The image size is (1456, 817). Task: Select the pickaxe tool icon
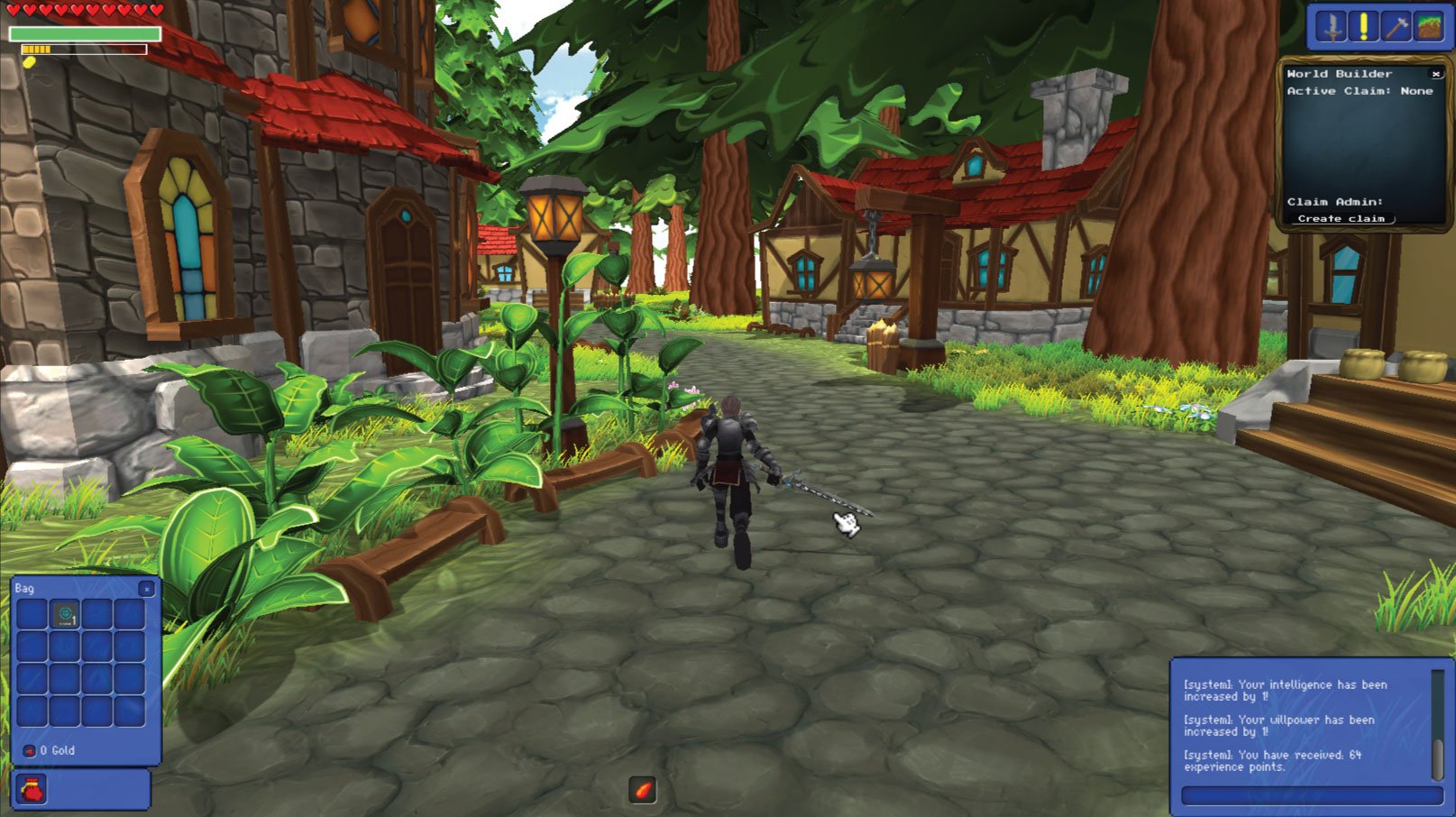[1396, 25]
